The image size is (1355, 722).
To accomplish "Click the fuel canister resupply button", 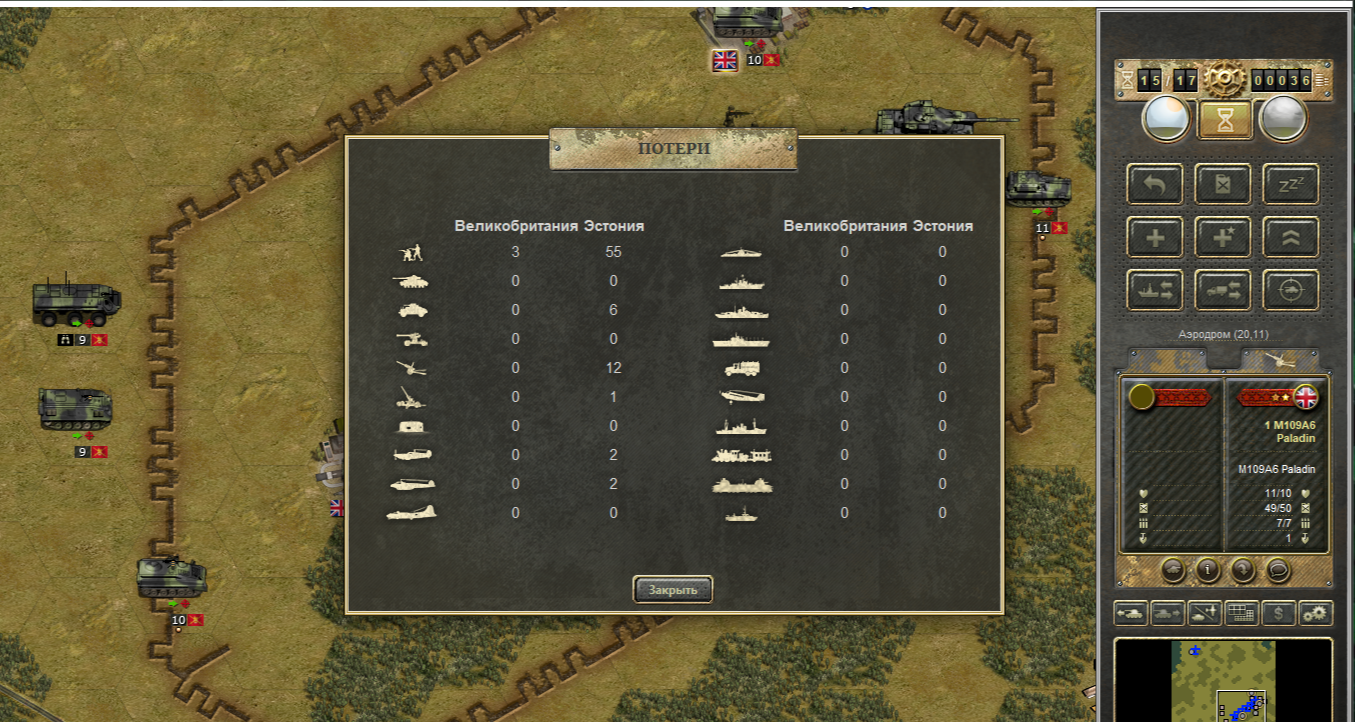I will (1222, 184).
